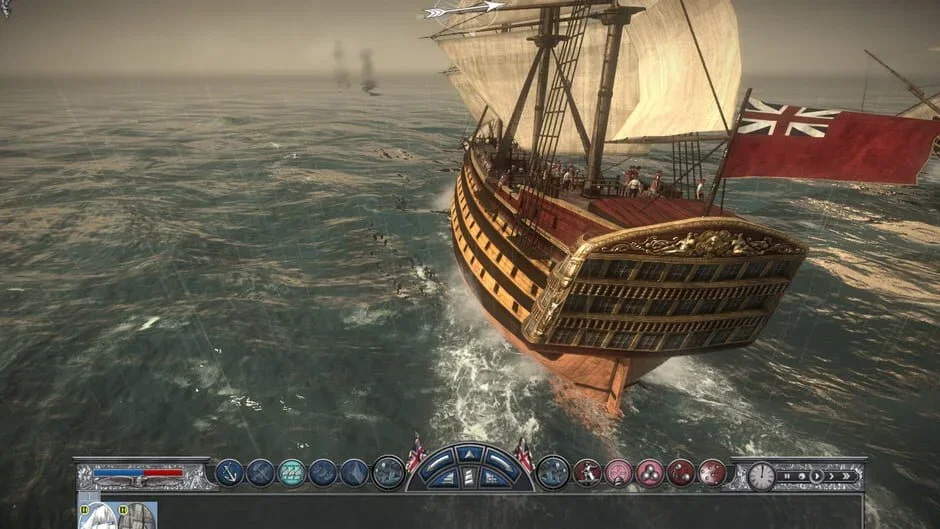
Task: Select the second ship unit card
Action: [137, 516]
